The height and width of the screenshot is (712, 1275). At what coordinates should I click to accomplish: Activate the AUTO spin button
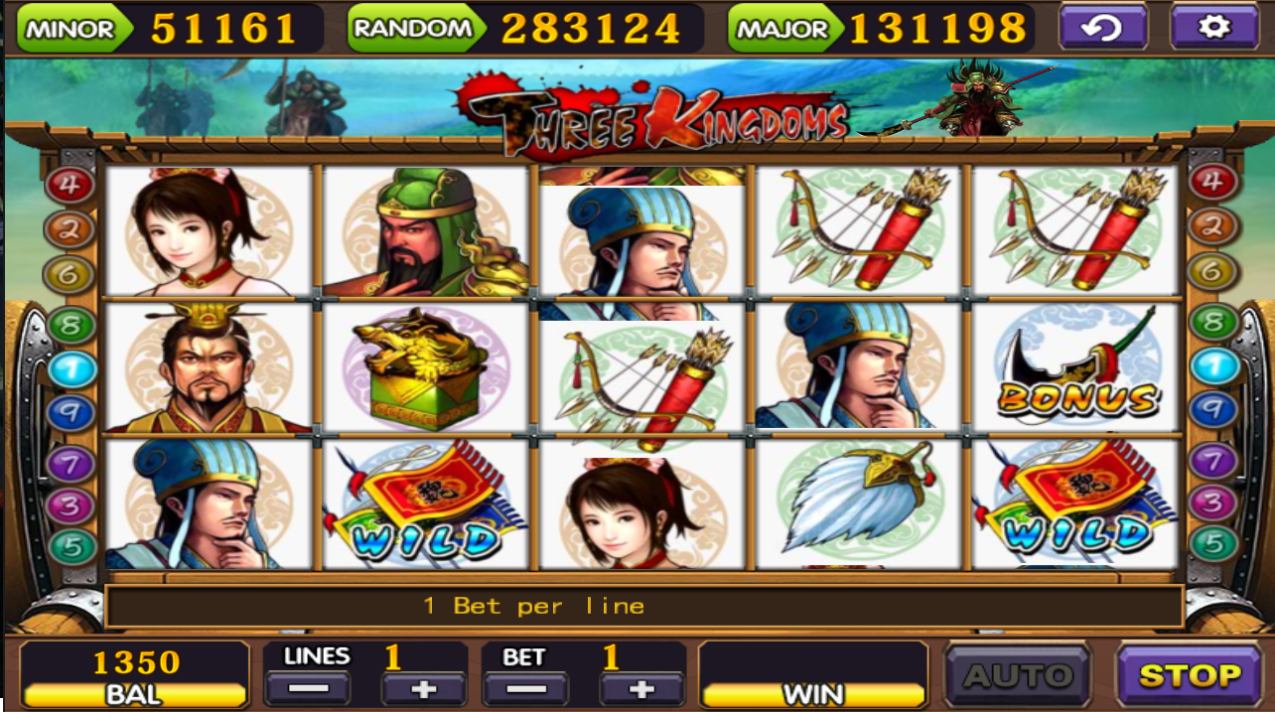pos(1018,676)
